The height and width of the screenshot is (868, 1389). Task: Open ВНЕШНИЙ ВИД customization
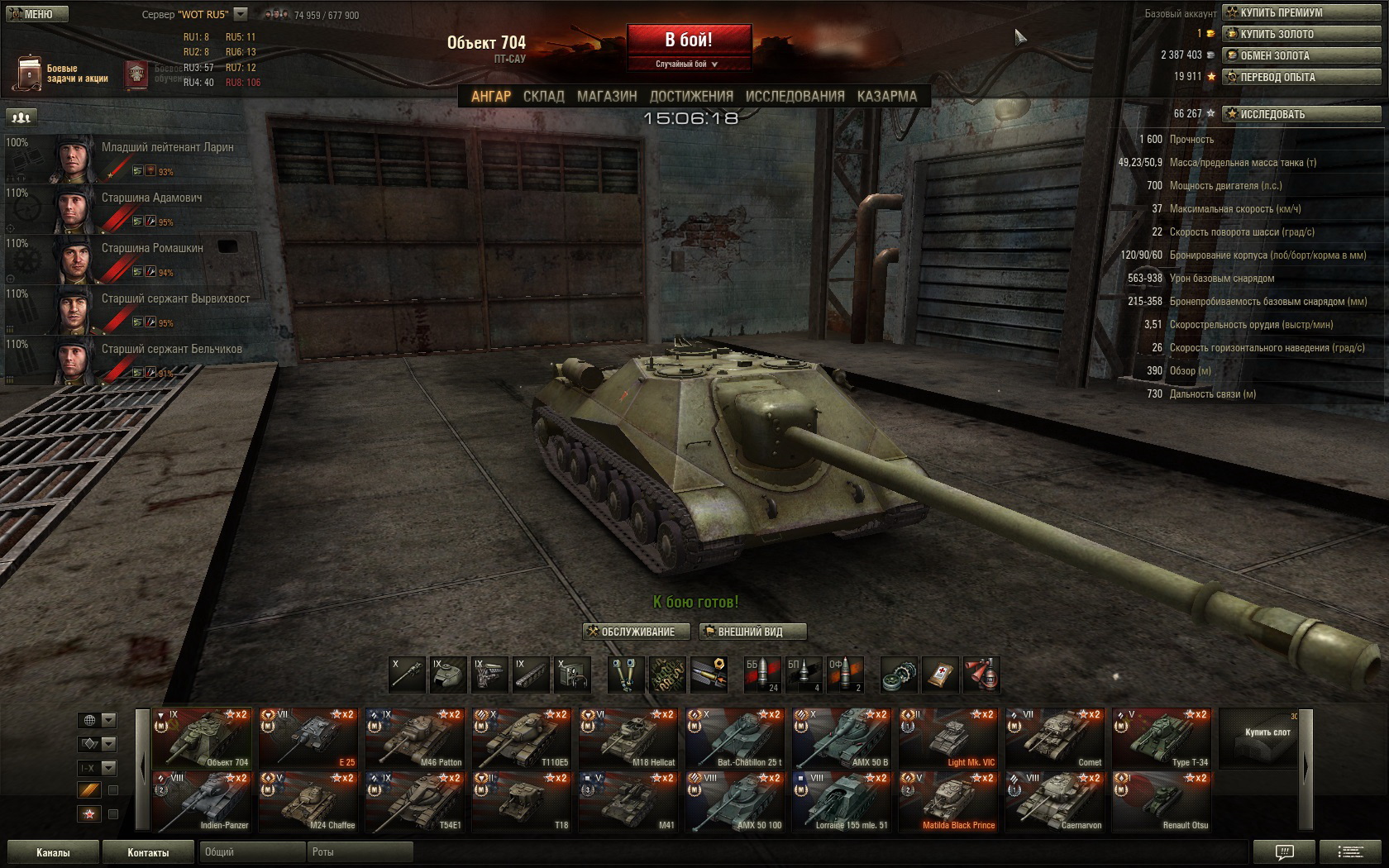pos(752,632)
